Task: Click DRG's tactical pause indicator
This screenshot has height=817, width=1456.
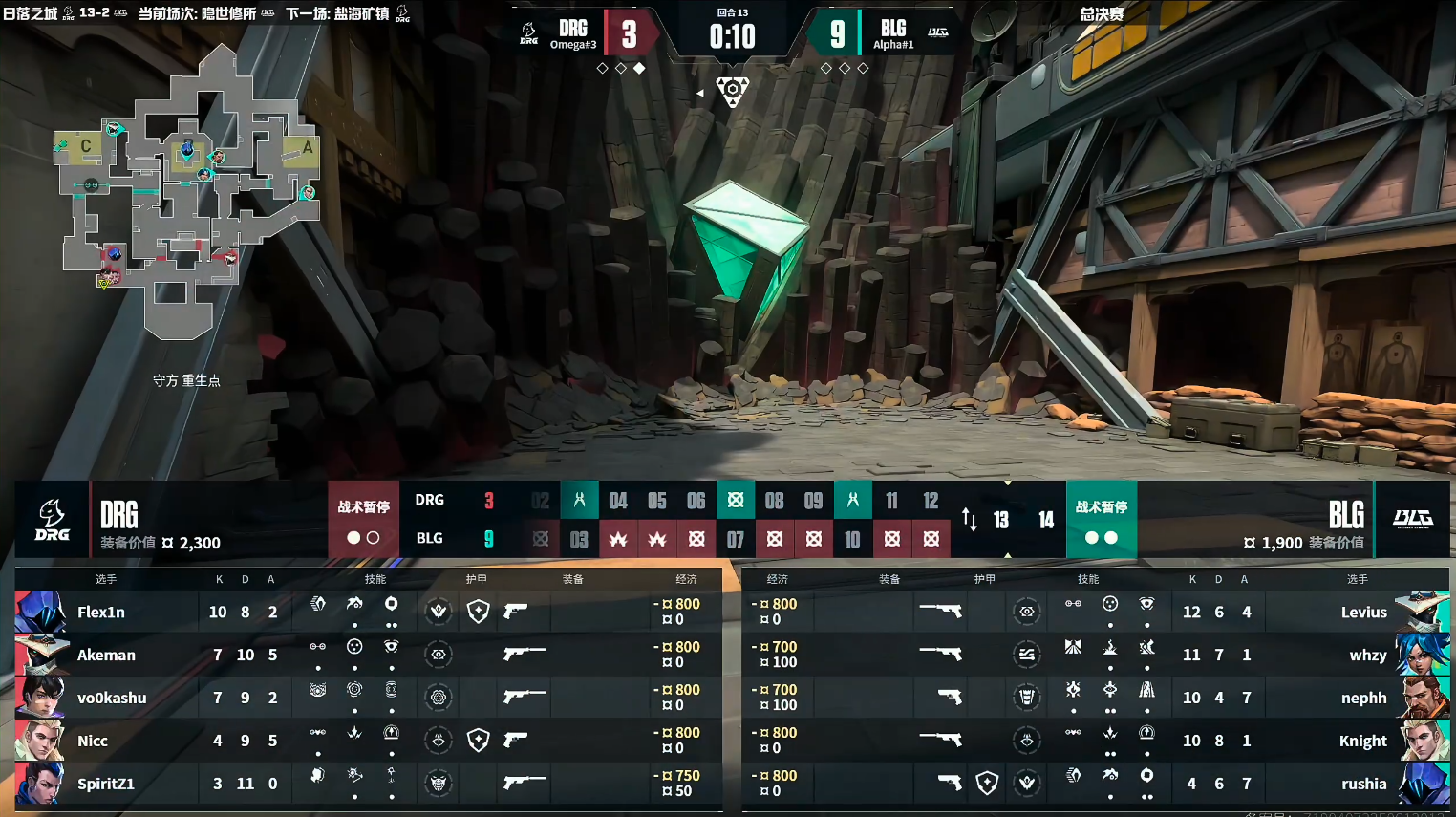Action: pos(363,520)
